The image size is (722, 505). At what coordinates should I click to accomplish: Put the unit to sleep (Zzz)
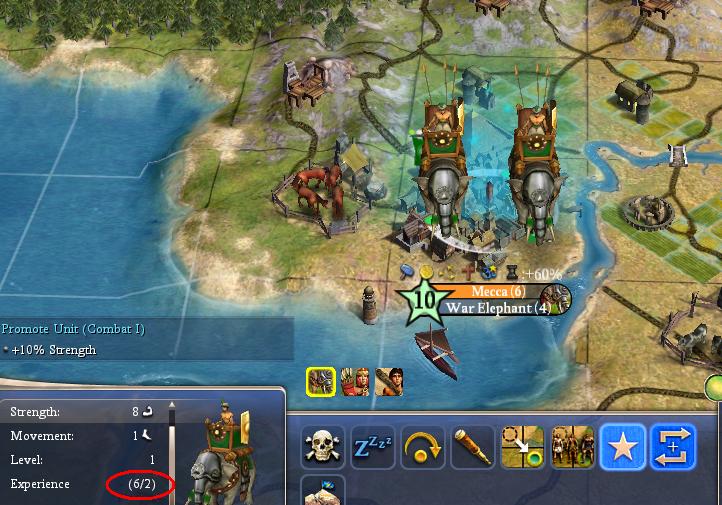[x=373, y=448]
